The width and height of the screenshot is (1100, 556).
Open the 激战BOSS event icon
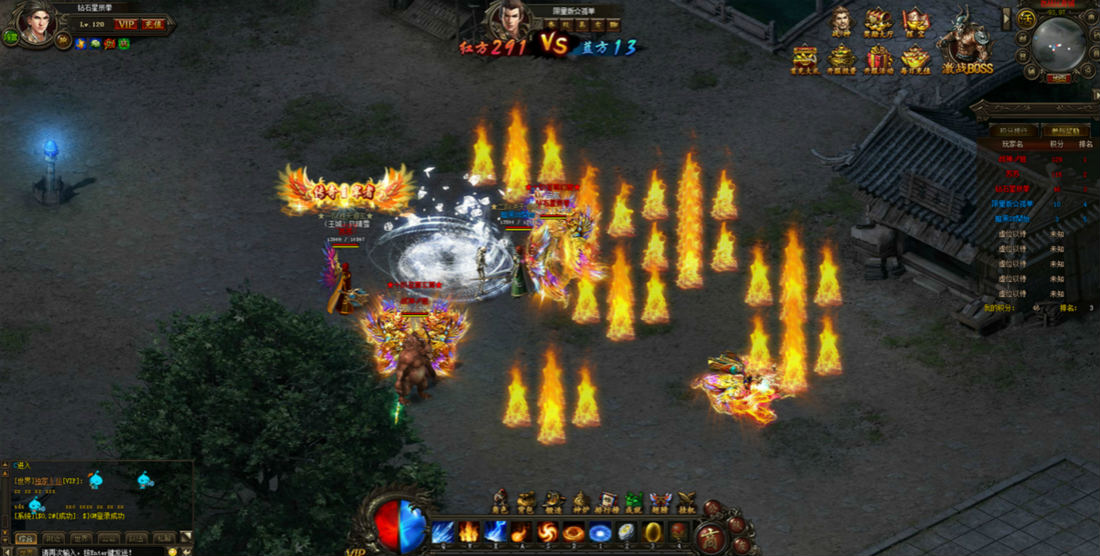tap(966, 43)
